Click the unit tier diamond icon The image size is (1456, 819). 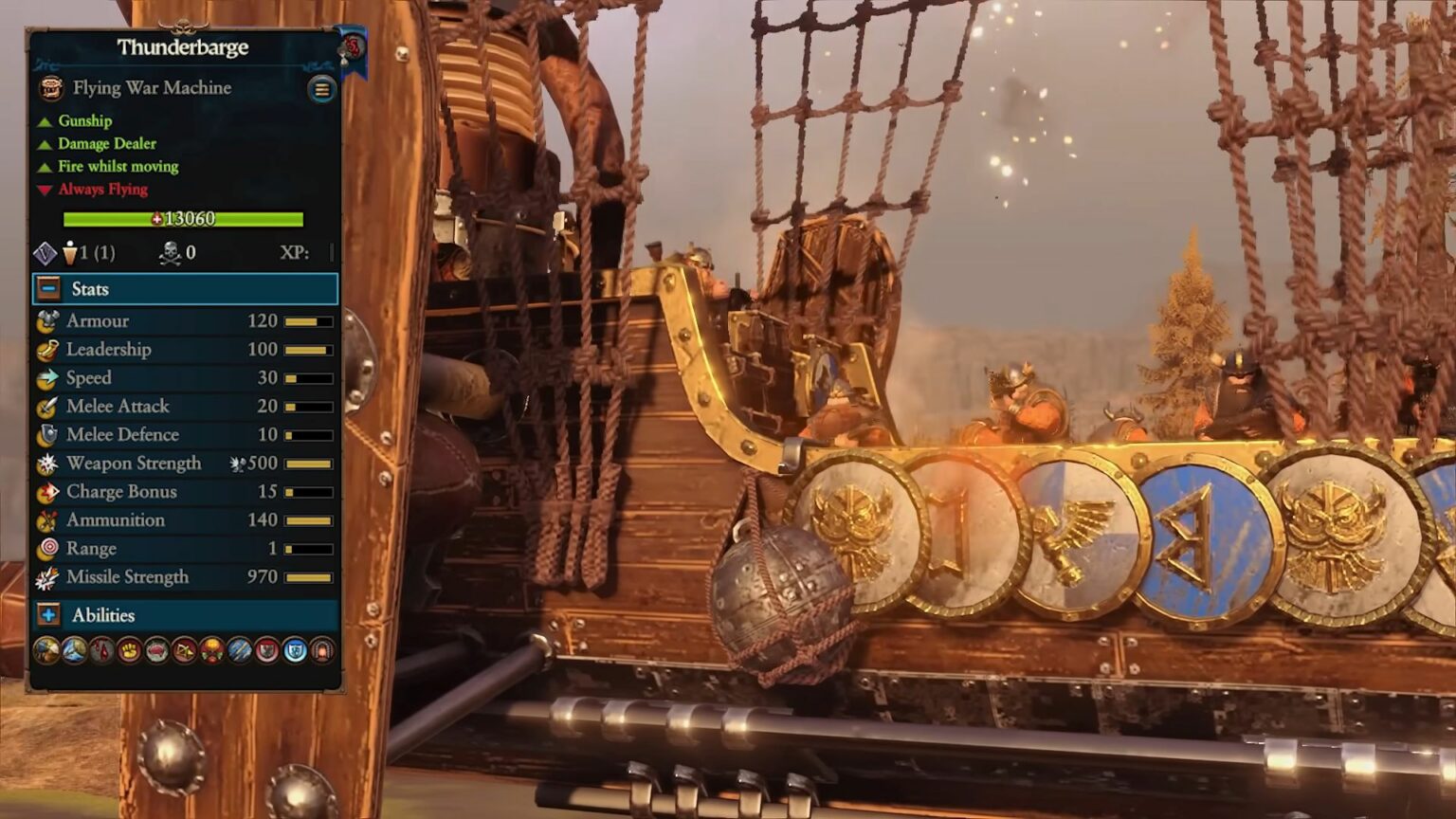click(x=45, y=253)
